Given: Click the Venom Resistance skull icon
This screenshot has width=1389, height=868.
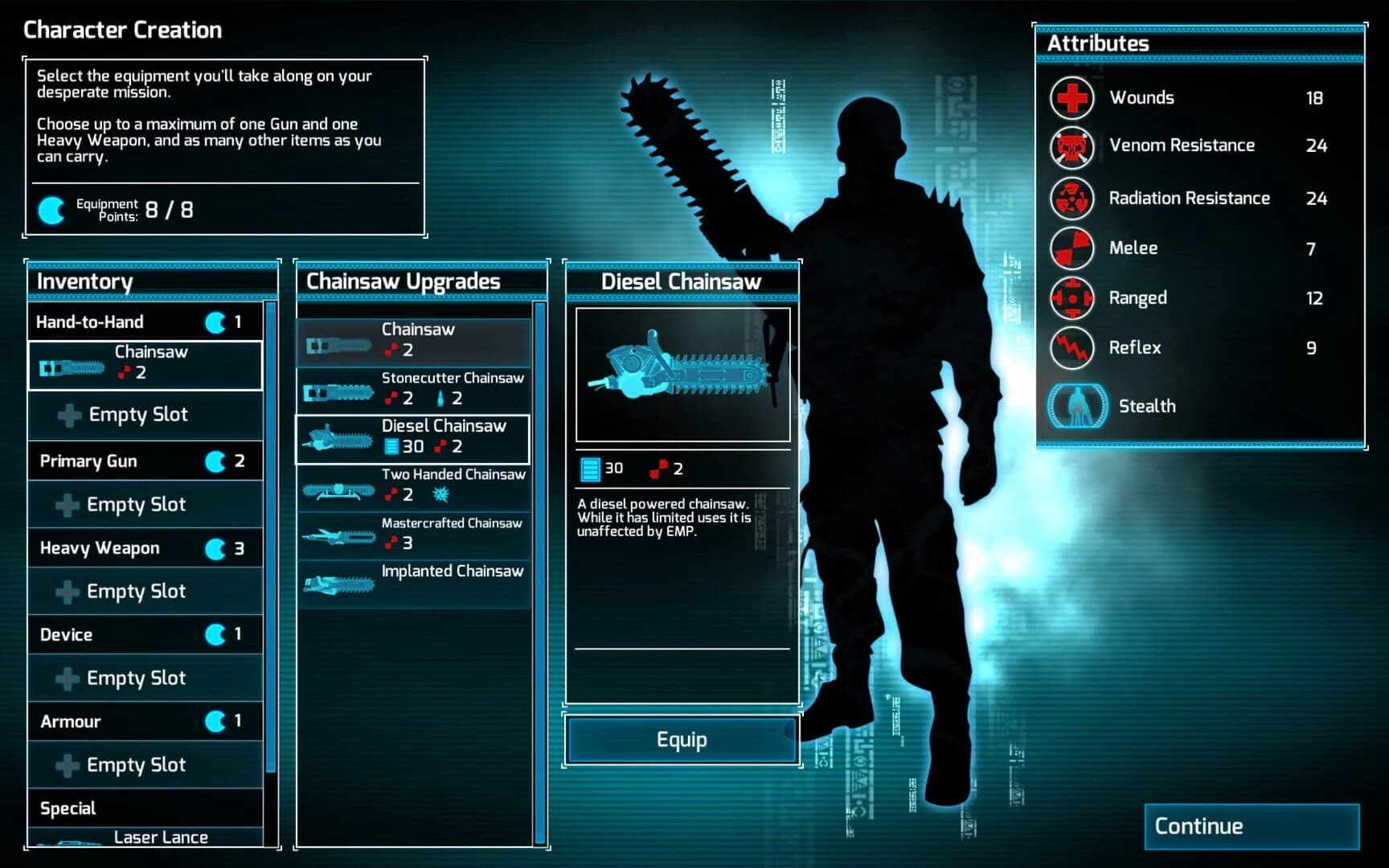Looking at the screenshot, I should pyautogui.click(x=1072, y=148).
